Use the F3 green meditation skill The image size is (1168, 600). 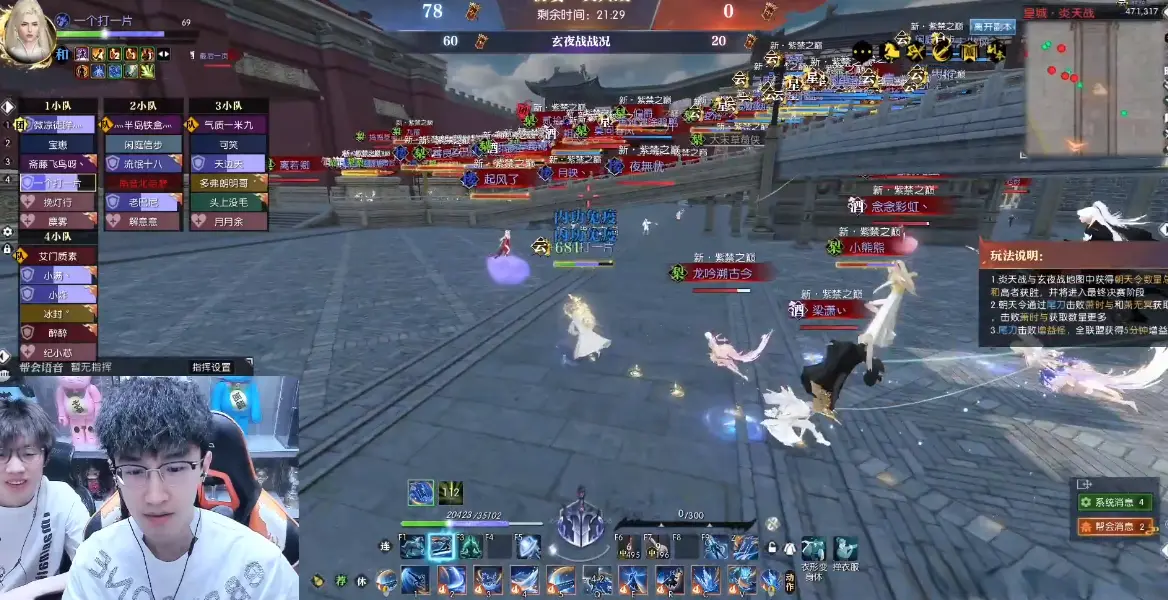pos(470,547)
